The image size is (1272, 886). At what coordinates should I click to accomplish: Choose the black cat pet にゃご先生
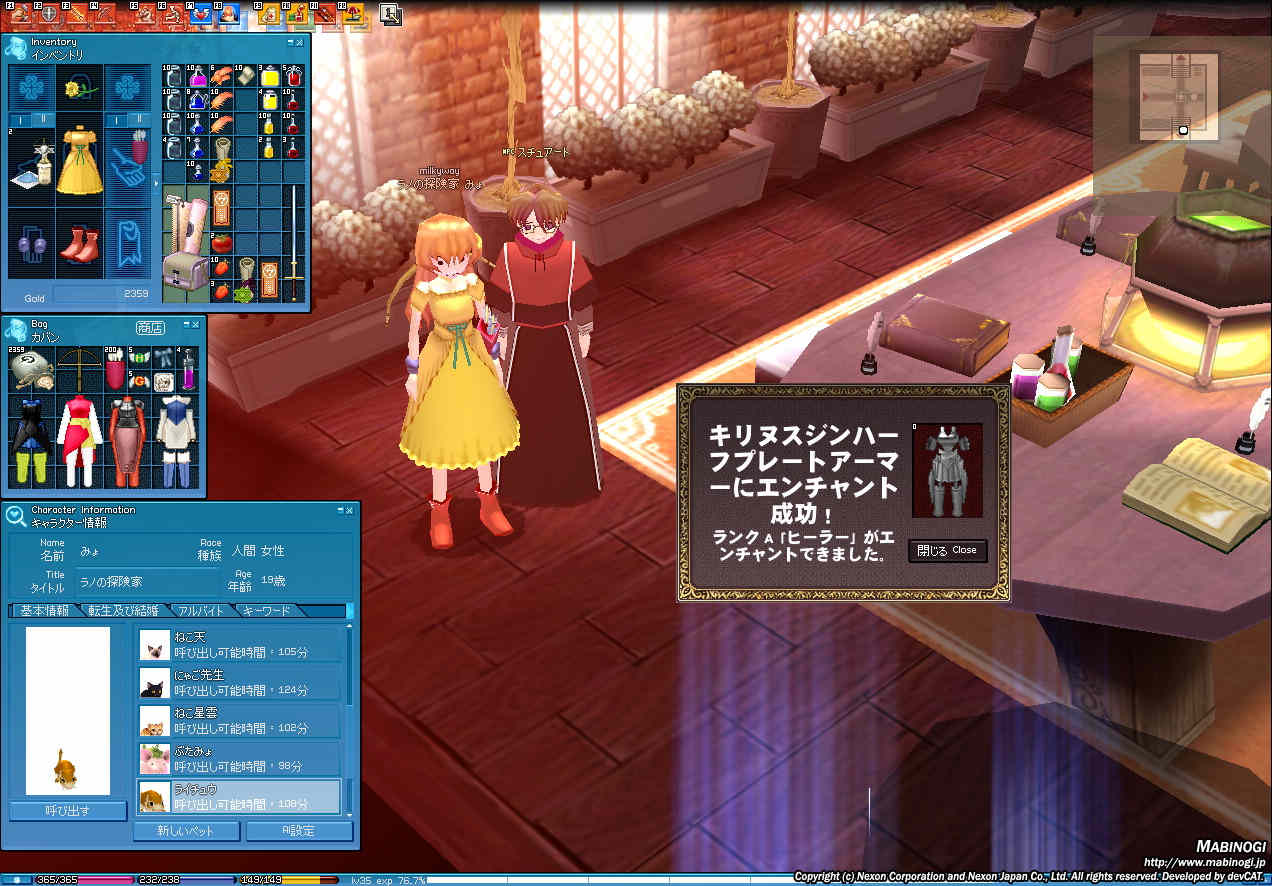[x=240, y=683]
